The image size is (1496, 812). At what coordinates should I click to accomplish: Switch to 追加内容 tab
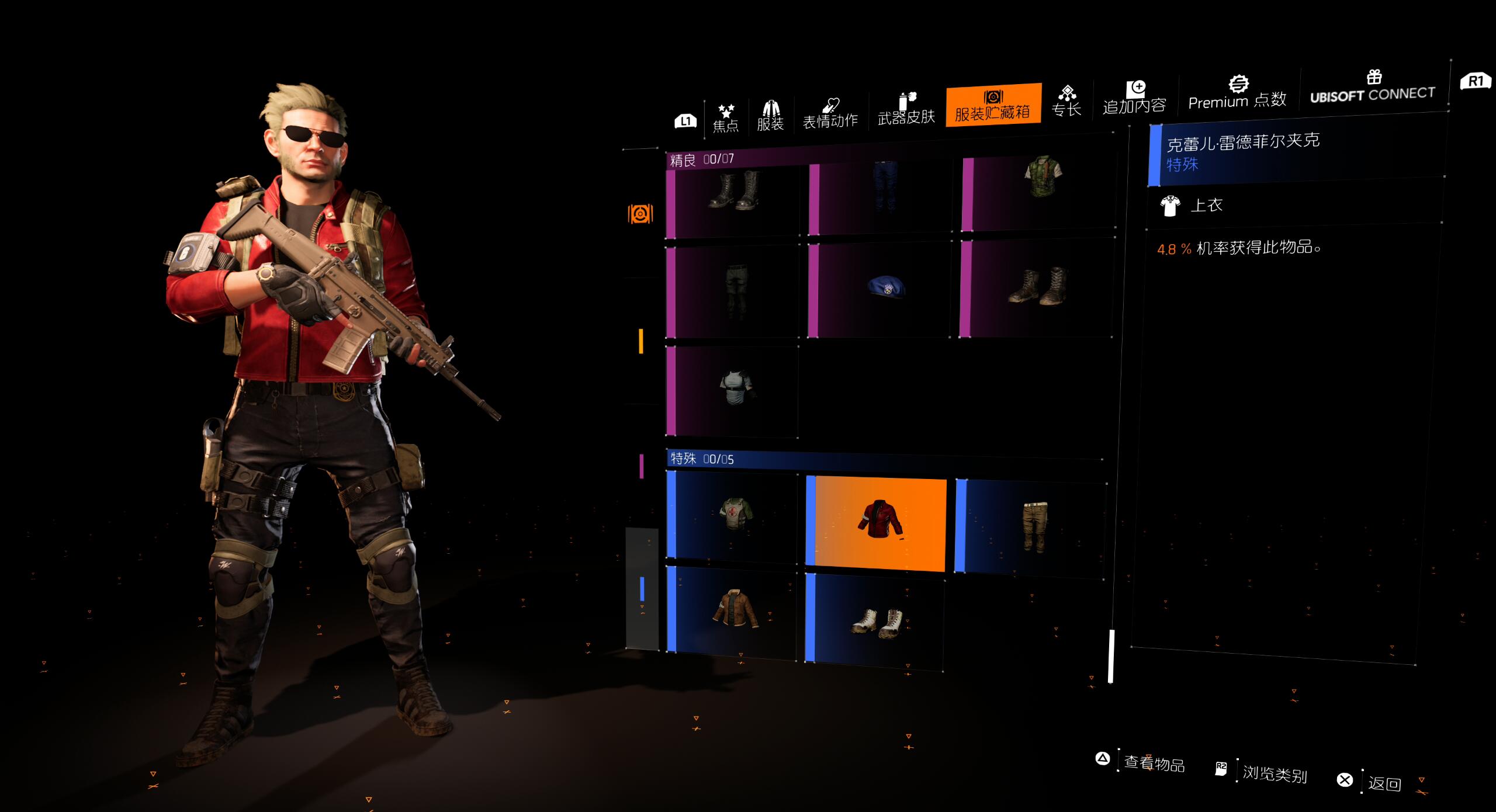(1134, 98)
